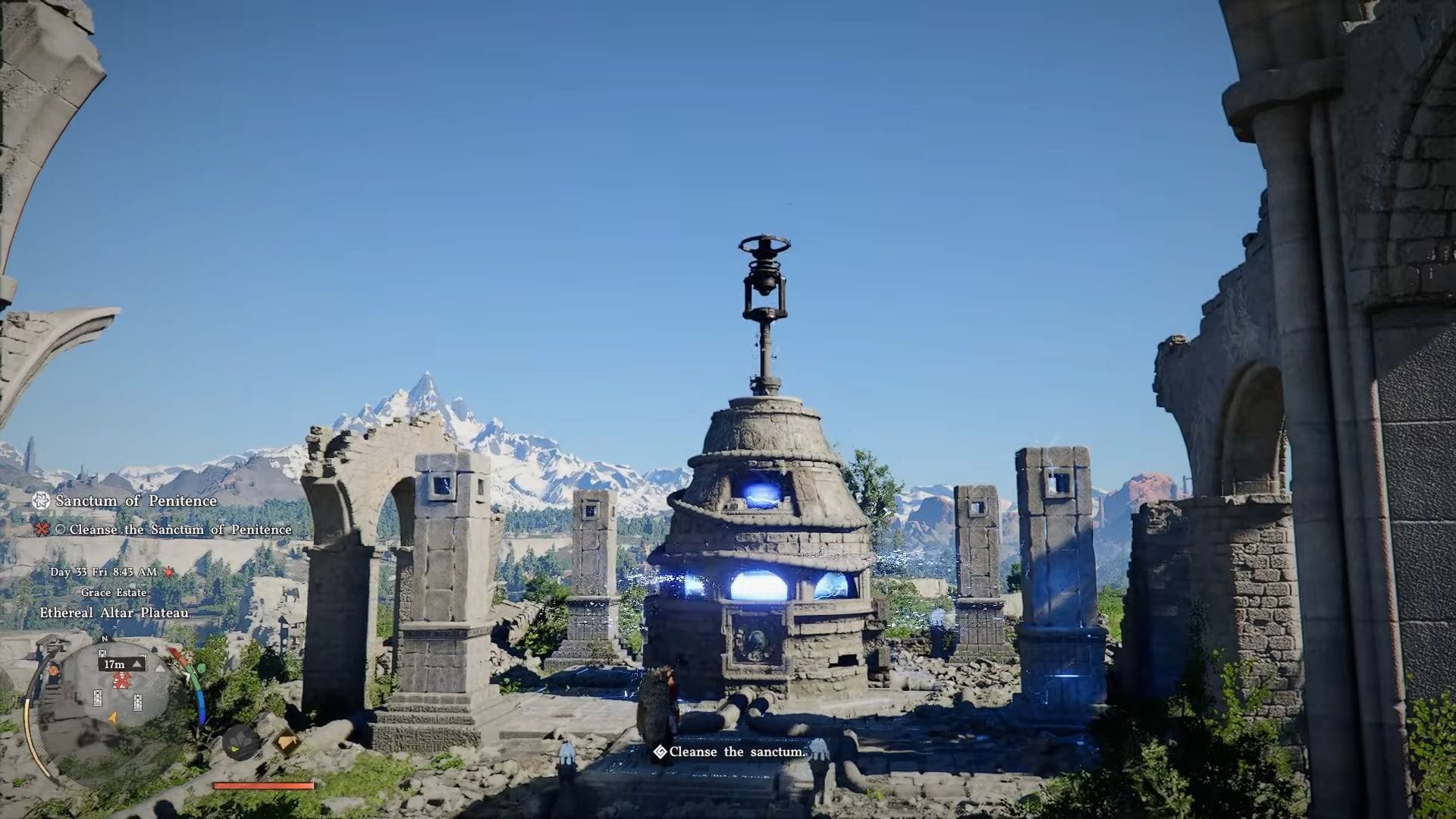Click the lotus ability icon near the minimap
This screenshot has width=1456, height=819.
[239, 741]
